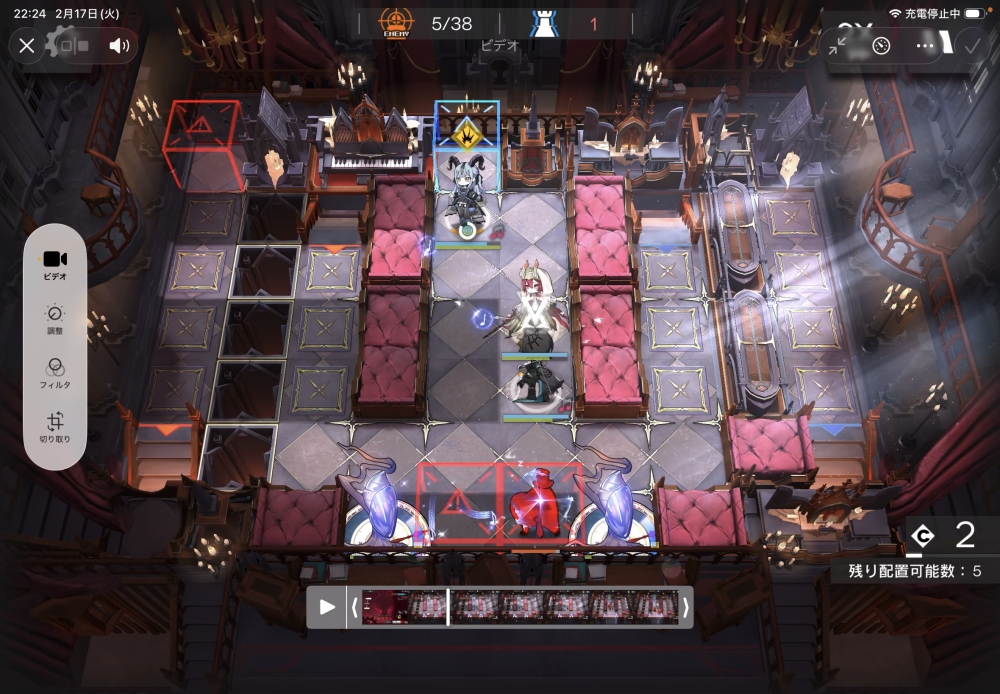
Task: Close the video editor with the X button
Action: click(27, 46)
